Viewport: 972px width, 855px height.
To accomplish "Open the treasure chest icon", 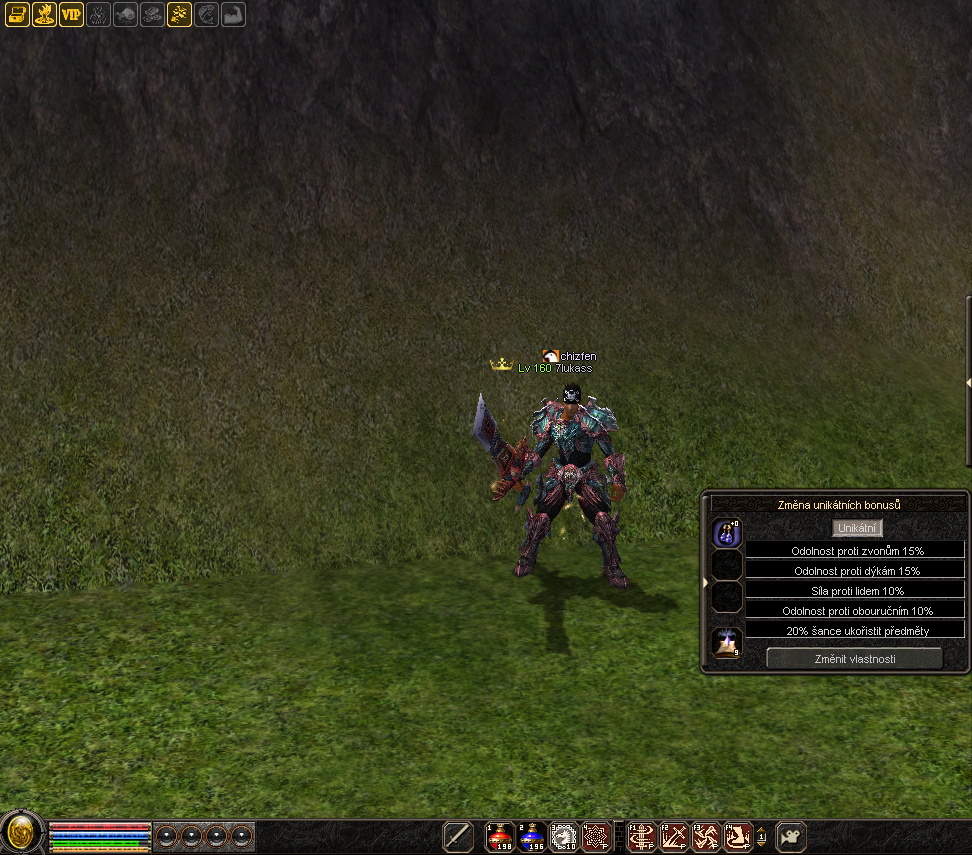I will [x=17, y=14].
